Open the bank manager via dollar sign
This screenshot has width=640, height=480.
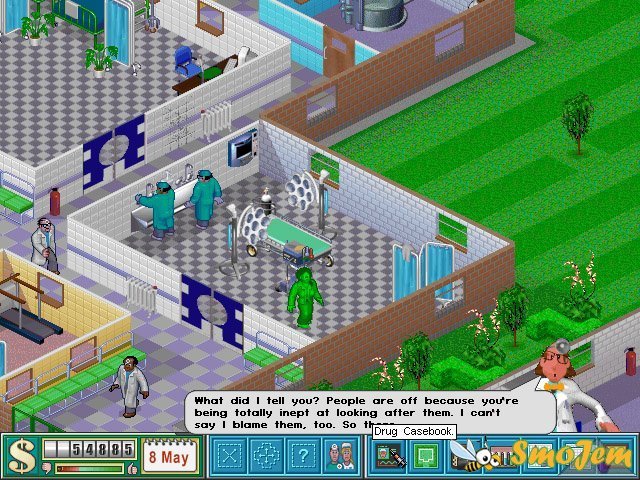pyautogui.click(x=19, y=457)
